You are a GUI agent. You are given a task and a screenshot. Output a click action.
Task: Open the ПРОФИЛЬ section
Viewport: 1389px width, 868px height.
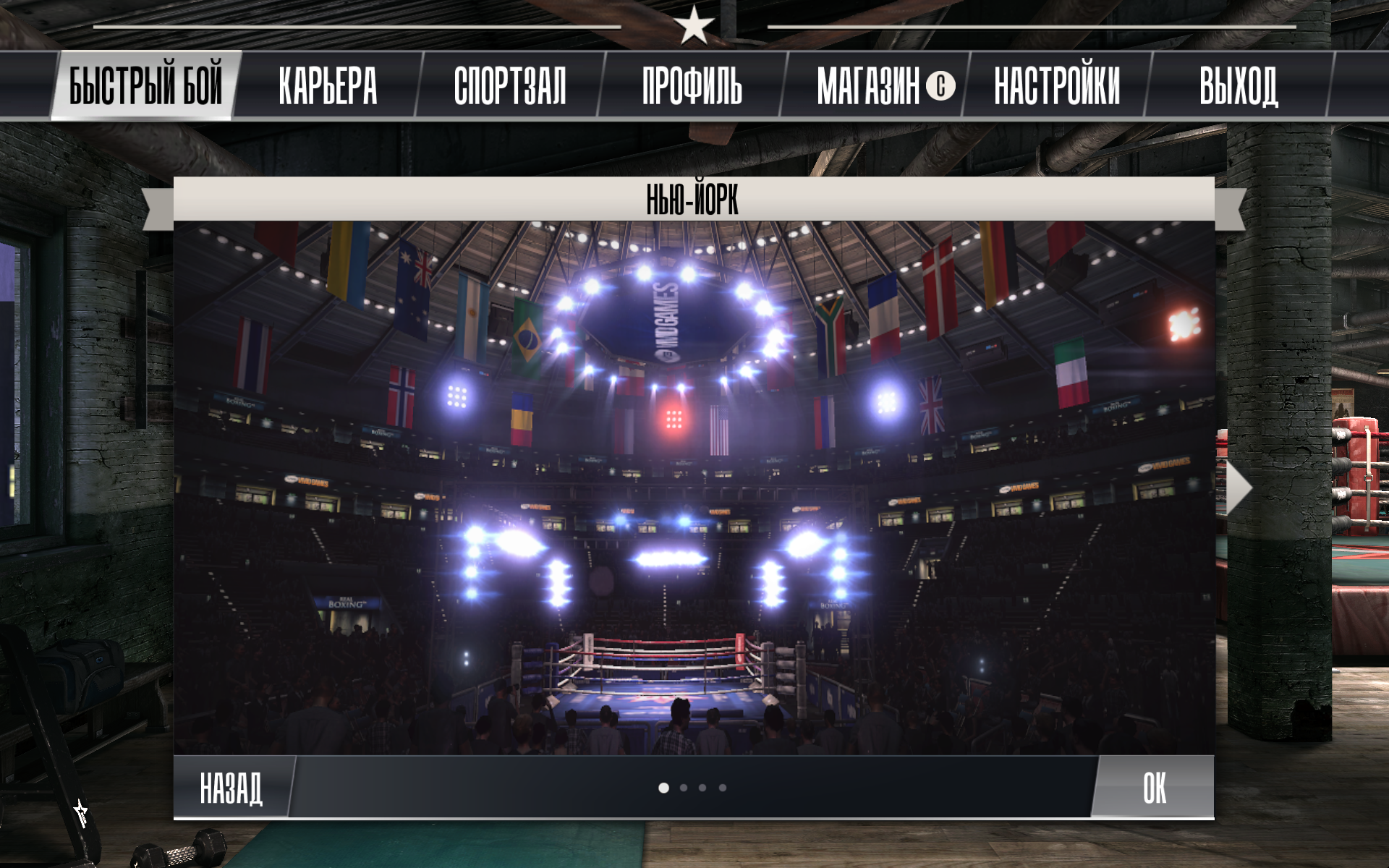click(692, 85)
